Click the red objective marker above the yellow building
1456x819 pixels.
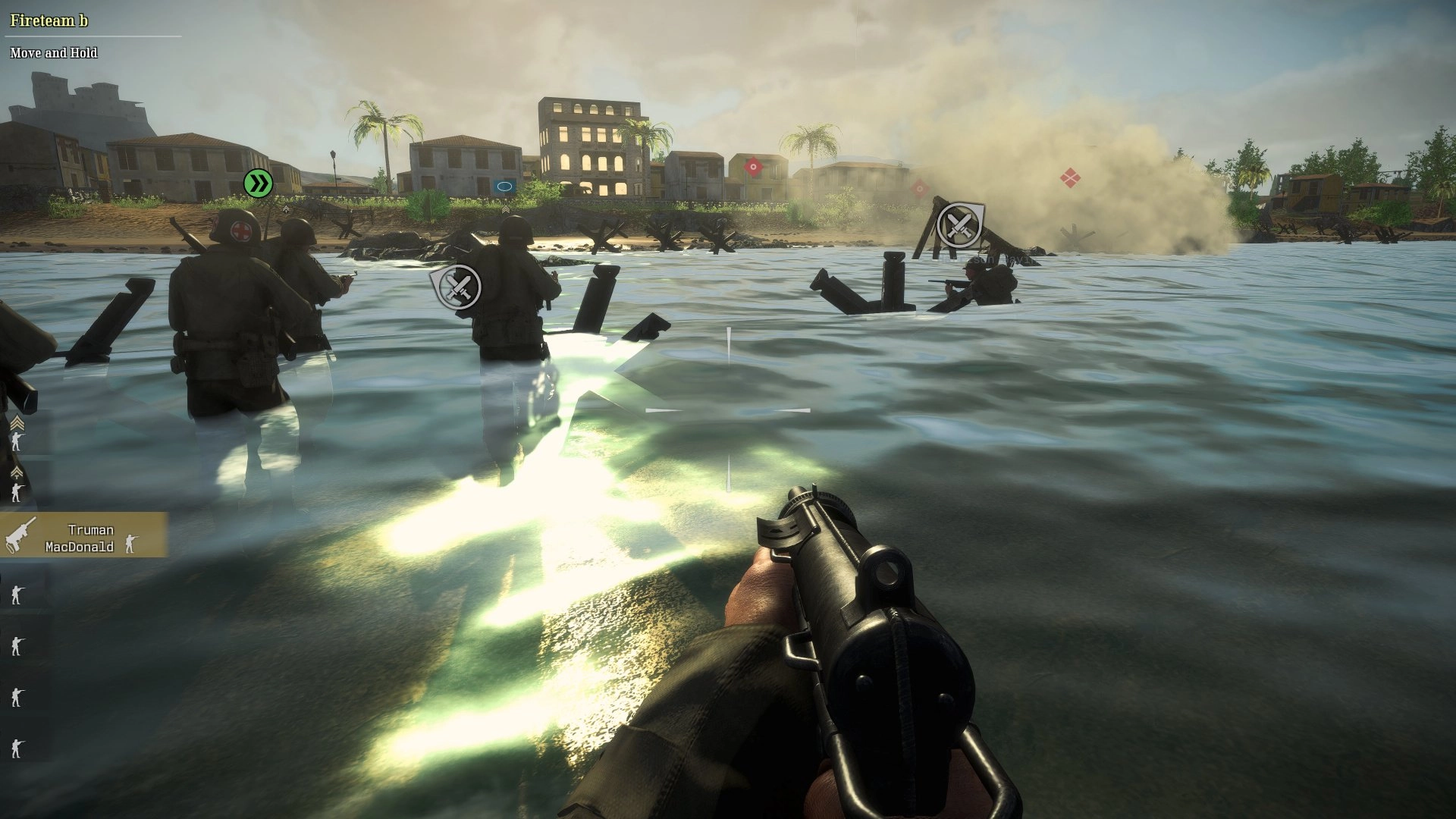point(753,166)
